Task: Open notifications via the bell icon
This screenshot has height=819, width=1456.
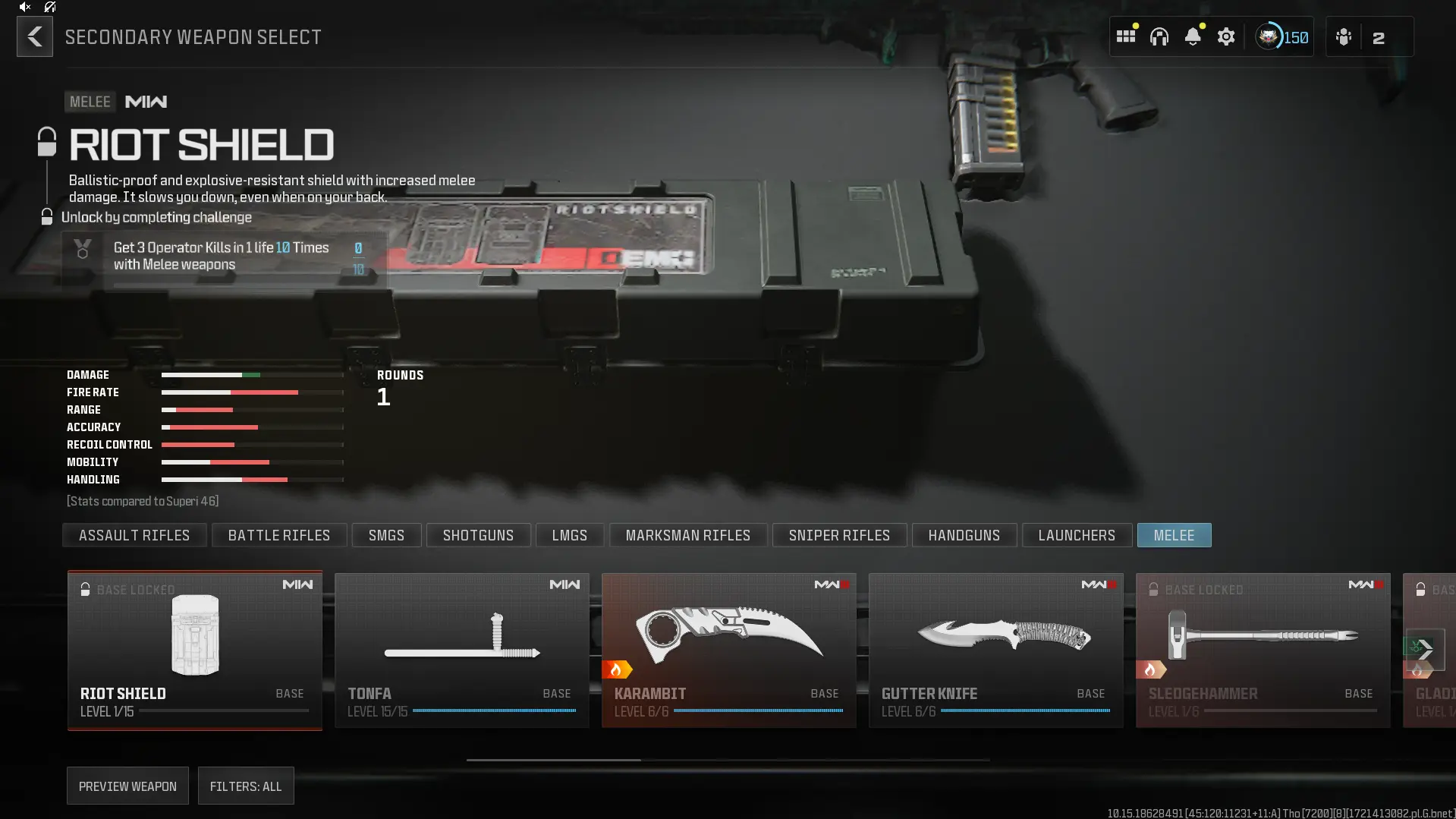Action: (x=1193, y=36)
